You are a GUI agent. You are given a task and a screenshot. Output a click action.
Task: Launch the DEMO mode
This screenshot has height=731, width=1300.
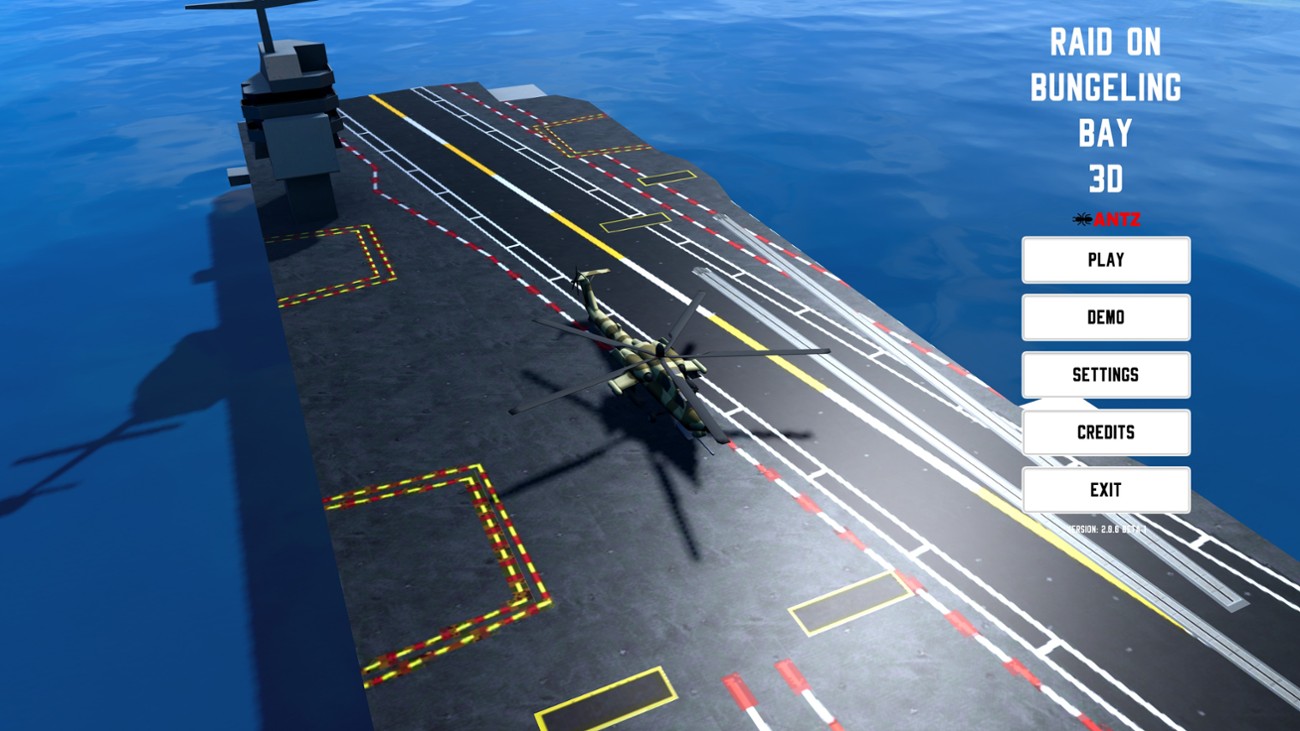pos(1105,317)
